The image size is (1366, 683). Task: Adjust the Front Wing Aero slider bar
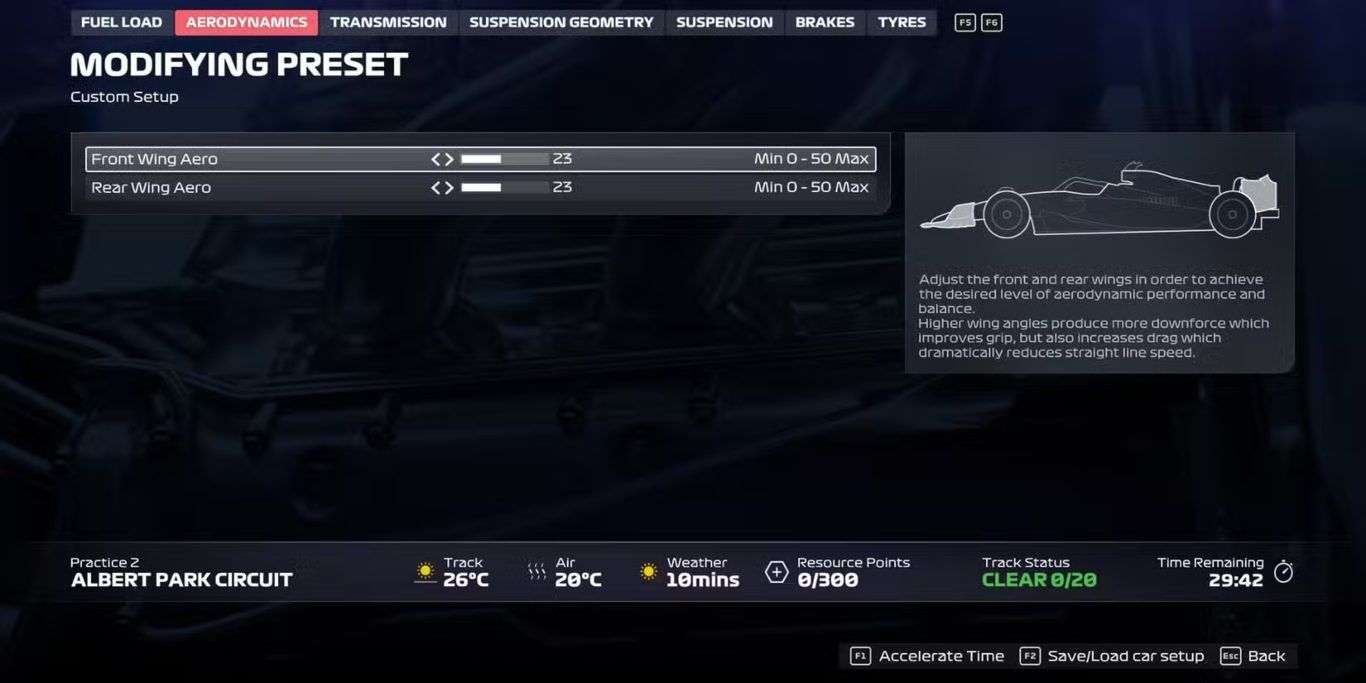click(504, 159)
